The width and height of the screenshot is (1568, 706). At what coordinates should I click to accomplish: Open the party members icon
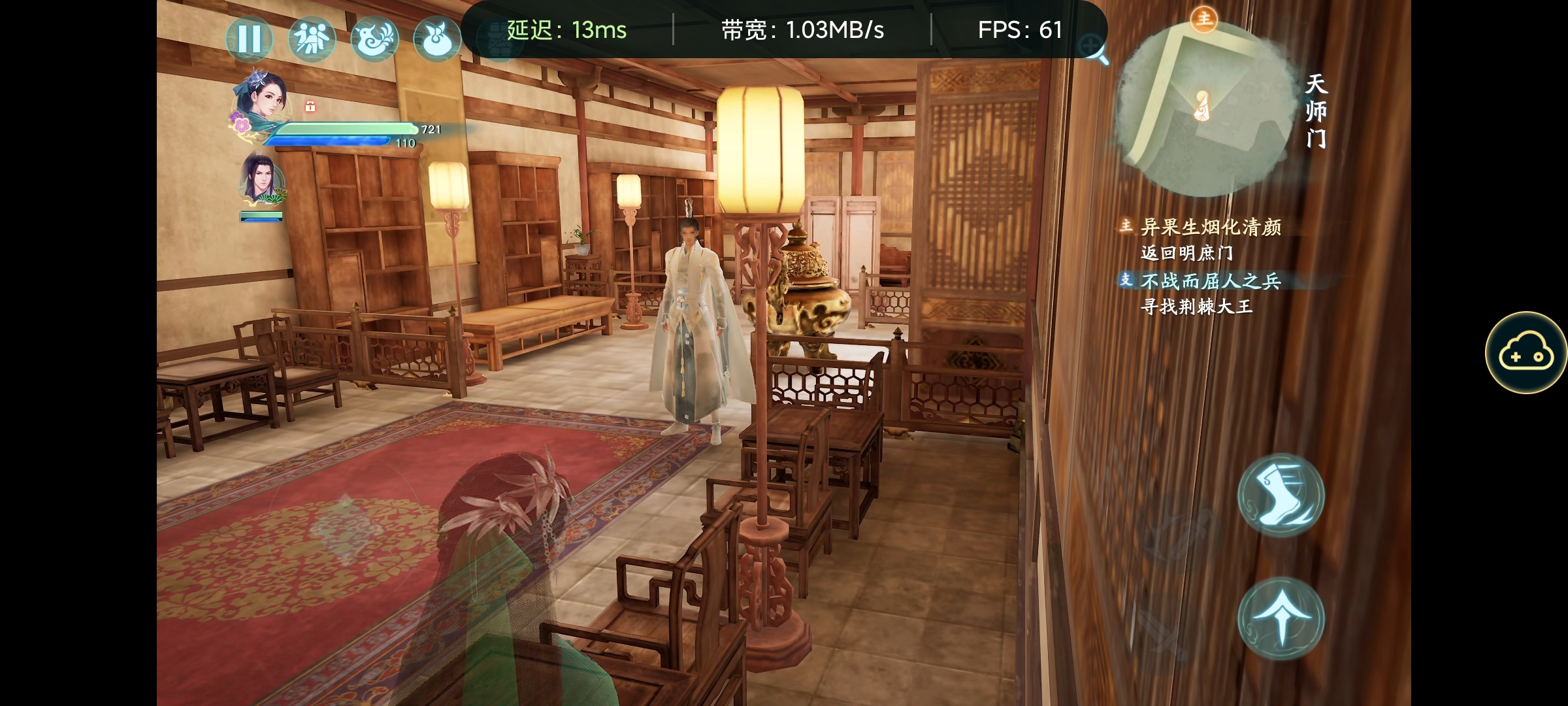[312, 39]
